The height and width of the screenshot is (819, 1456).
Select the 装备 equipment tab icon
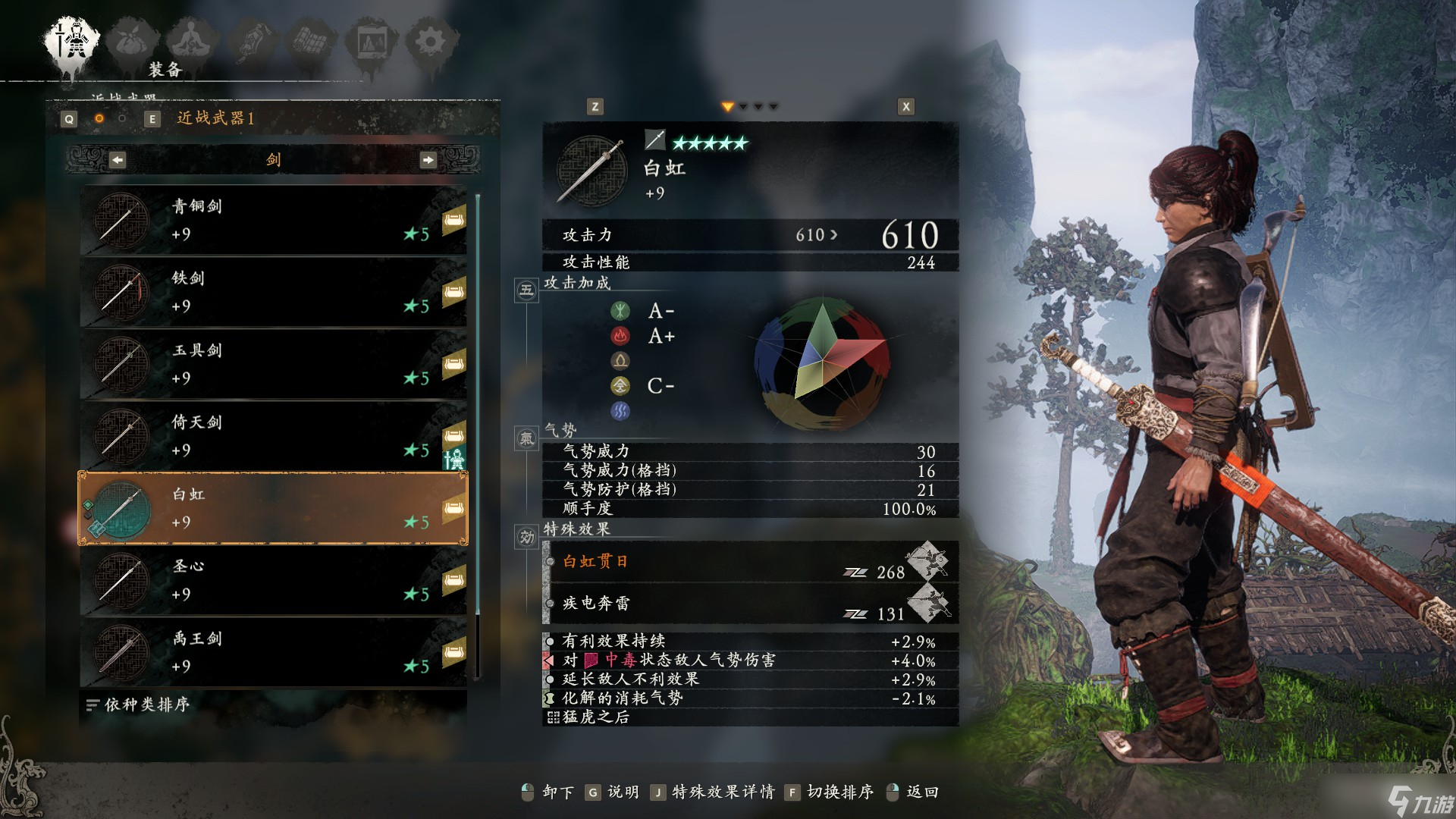73,42
